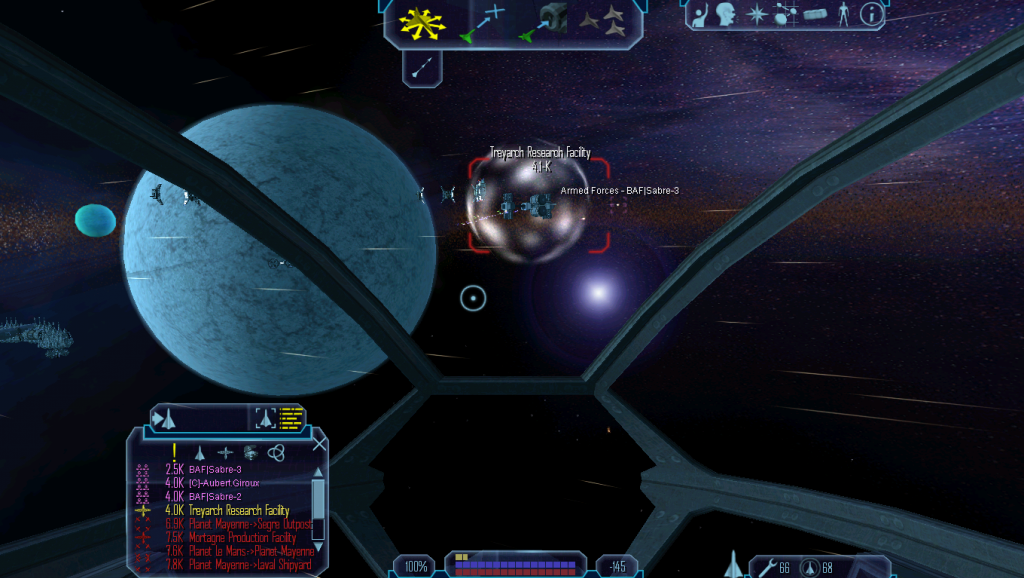
Task: Filter contacts by the ship icon
Action: [x=199, y=452]
